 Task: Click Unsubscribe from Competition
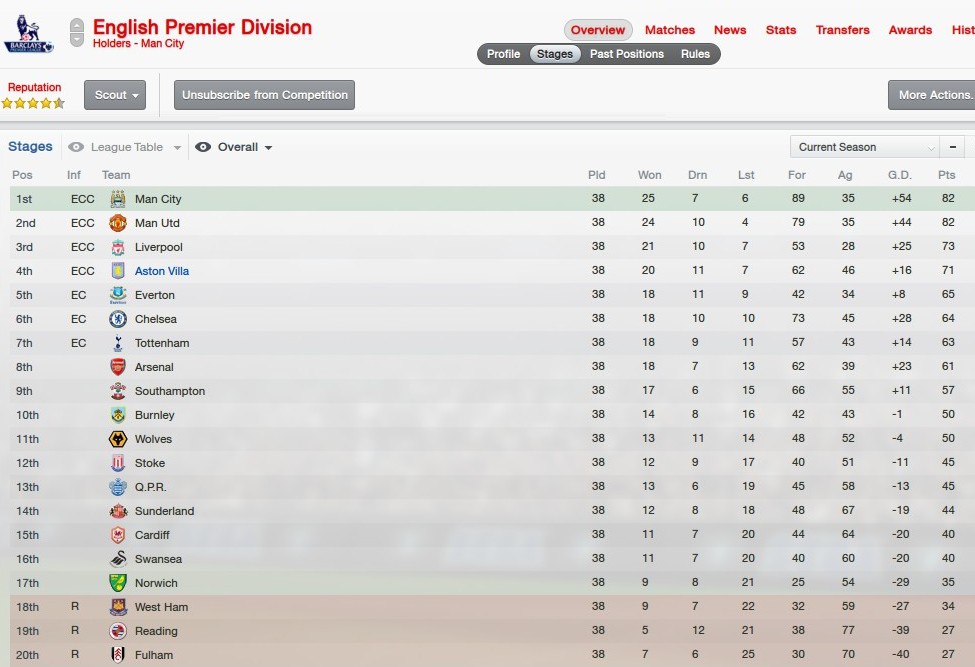pos(264,95)
